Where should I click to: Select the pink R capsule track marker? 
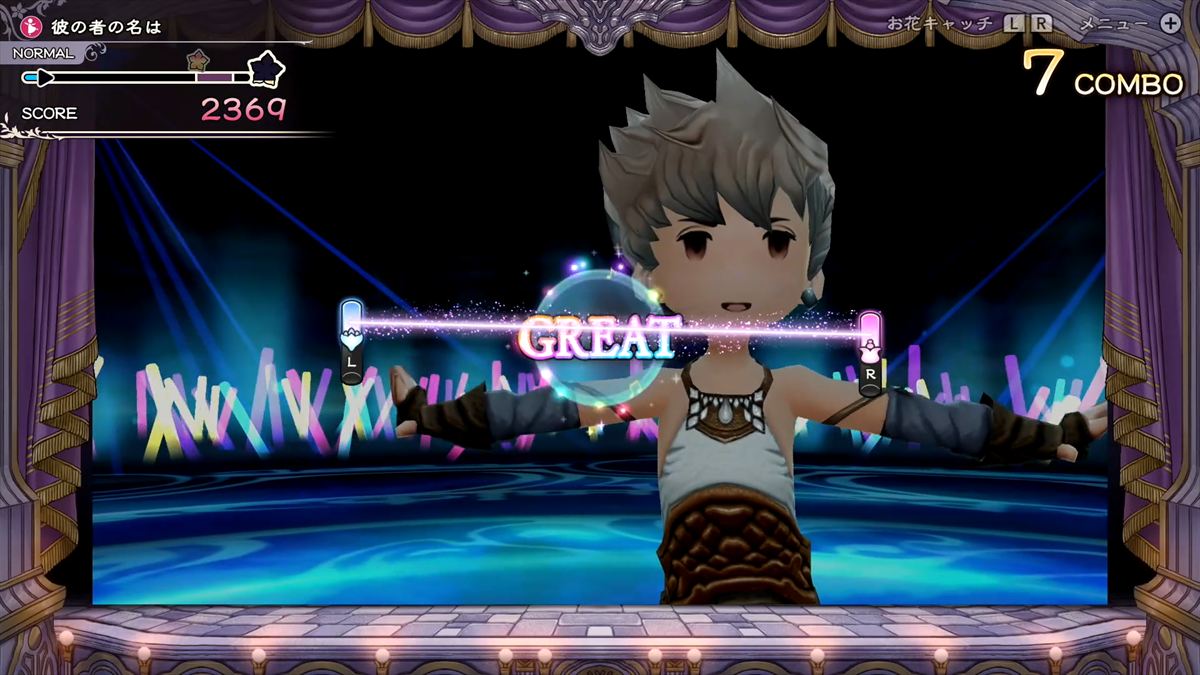coord(870,352)
